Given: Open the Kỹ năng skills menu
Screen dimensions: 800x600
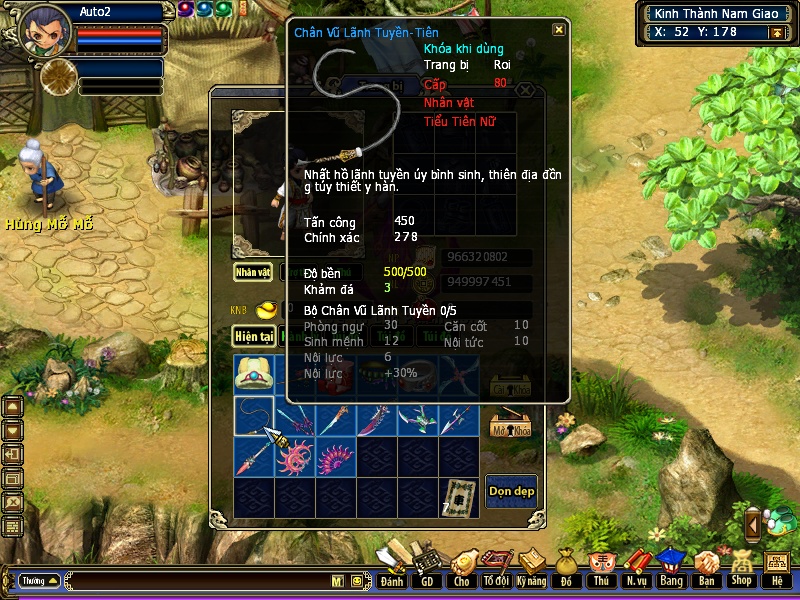Looking at the screenshot, I should [x=531, y=567].
